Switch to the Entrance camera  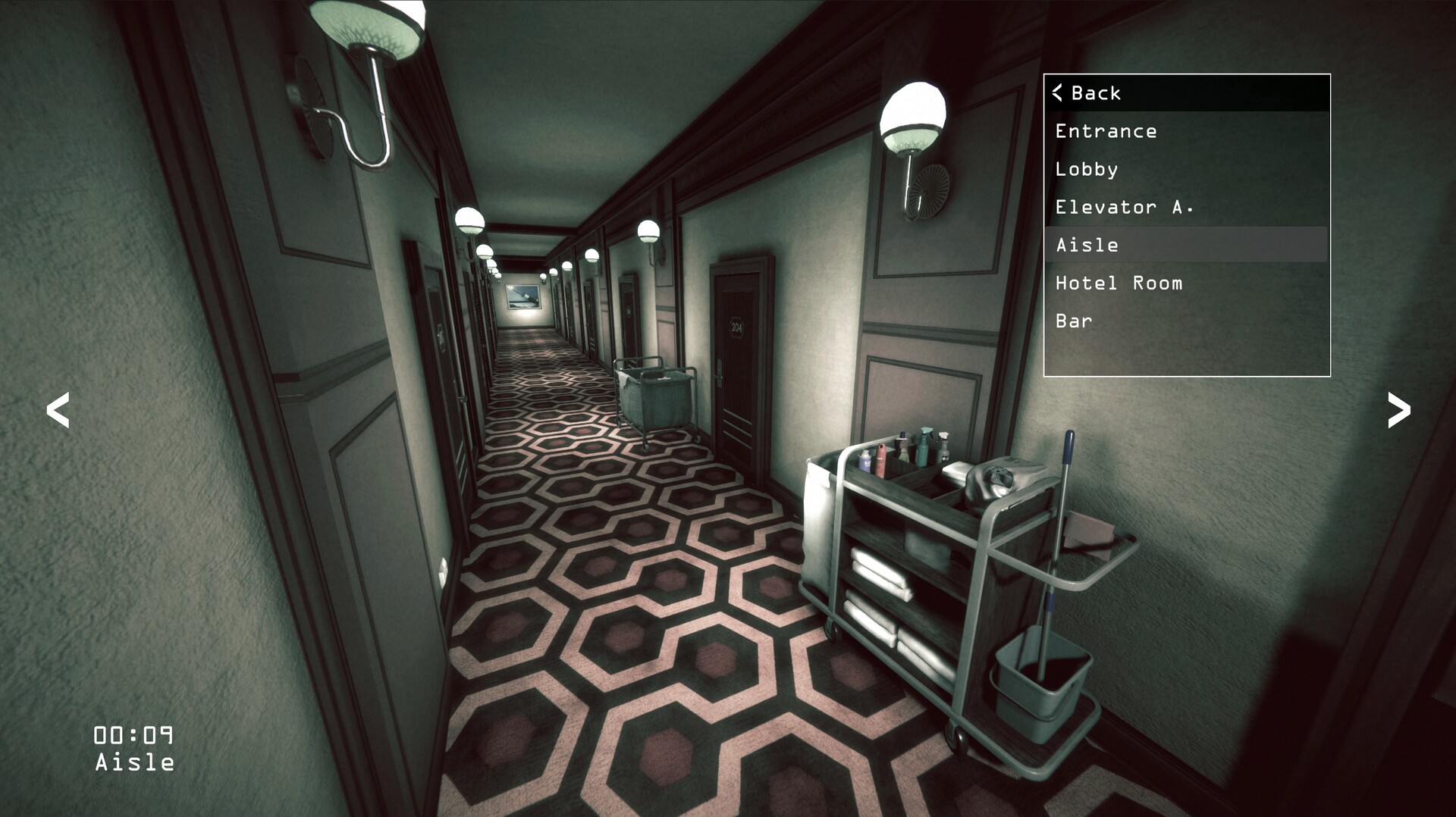pos(1106,130)
